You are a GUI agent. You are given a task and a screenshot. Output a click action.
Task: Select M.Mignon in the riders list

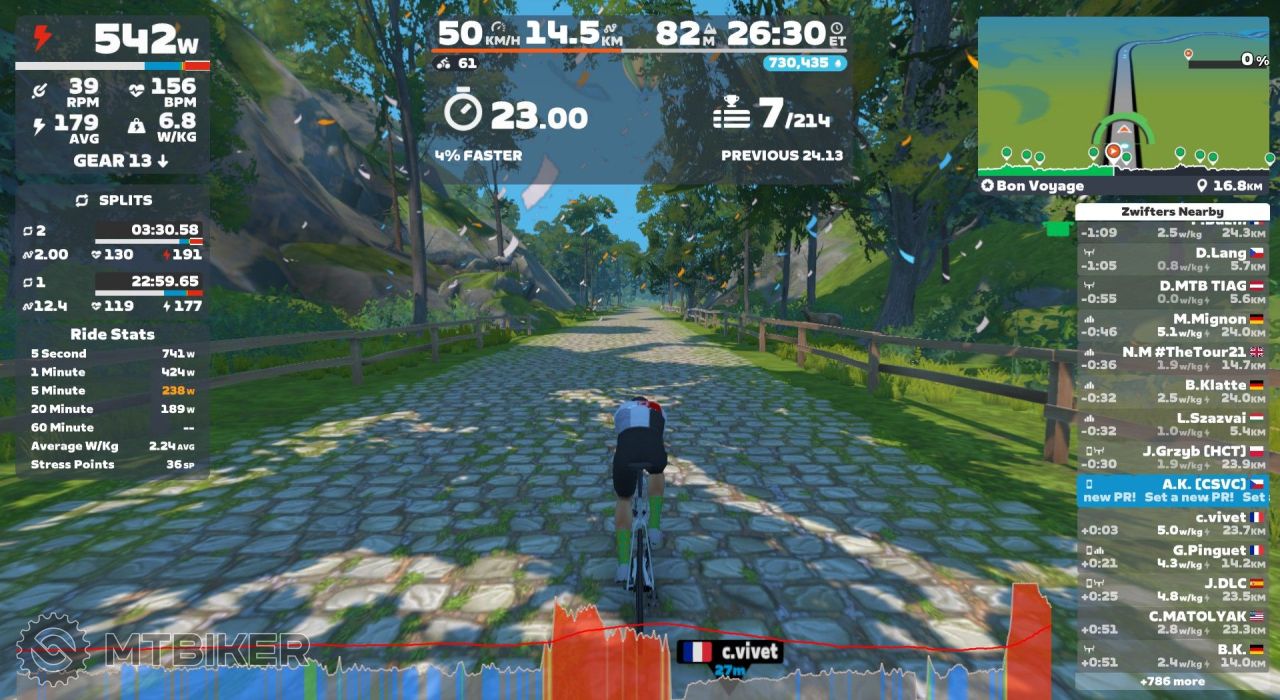click(x=1173, y=325)
